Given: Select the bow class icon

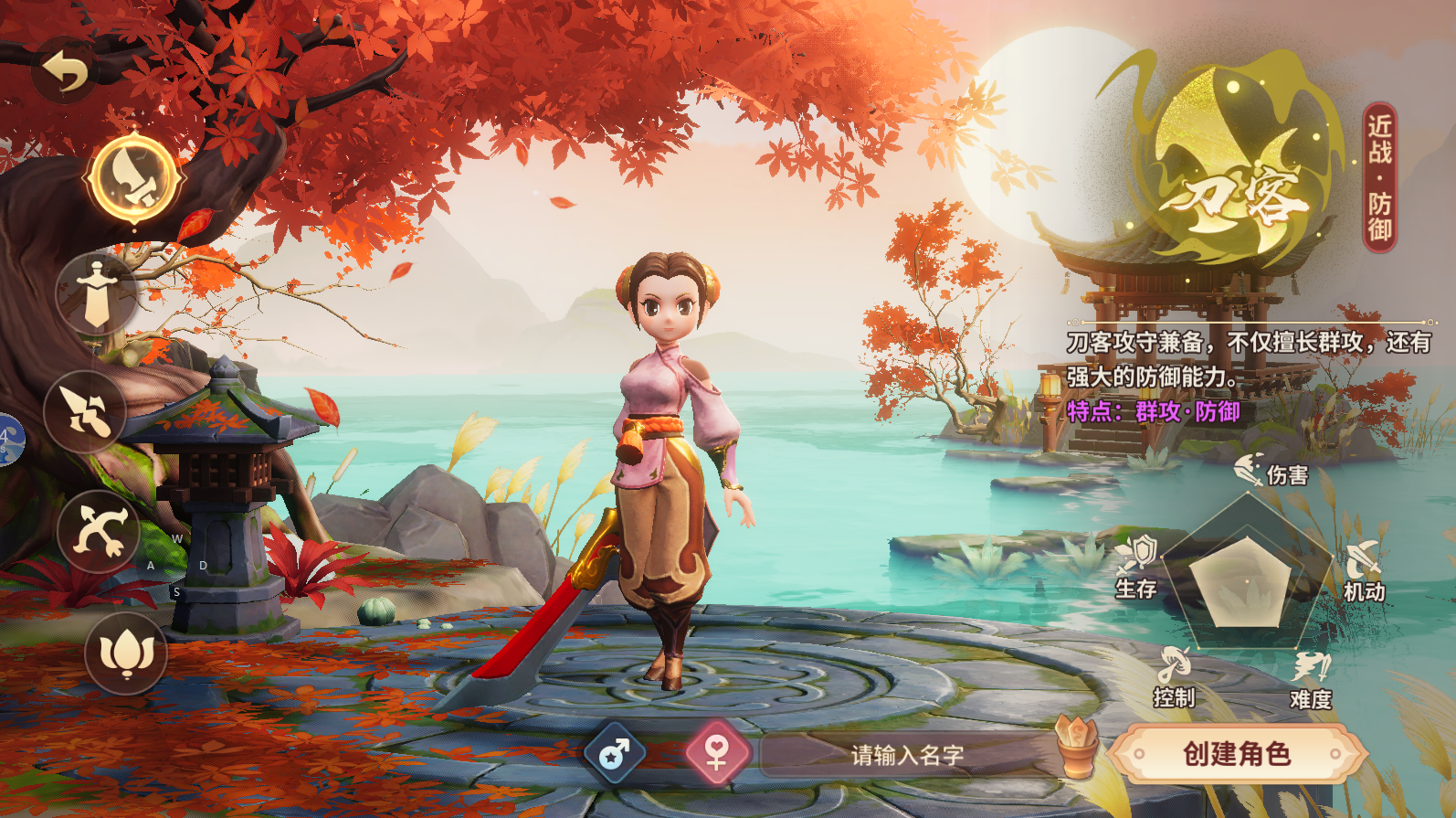Looking at the screenshot, I should [x=99, y=532].
